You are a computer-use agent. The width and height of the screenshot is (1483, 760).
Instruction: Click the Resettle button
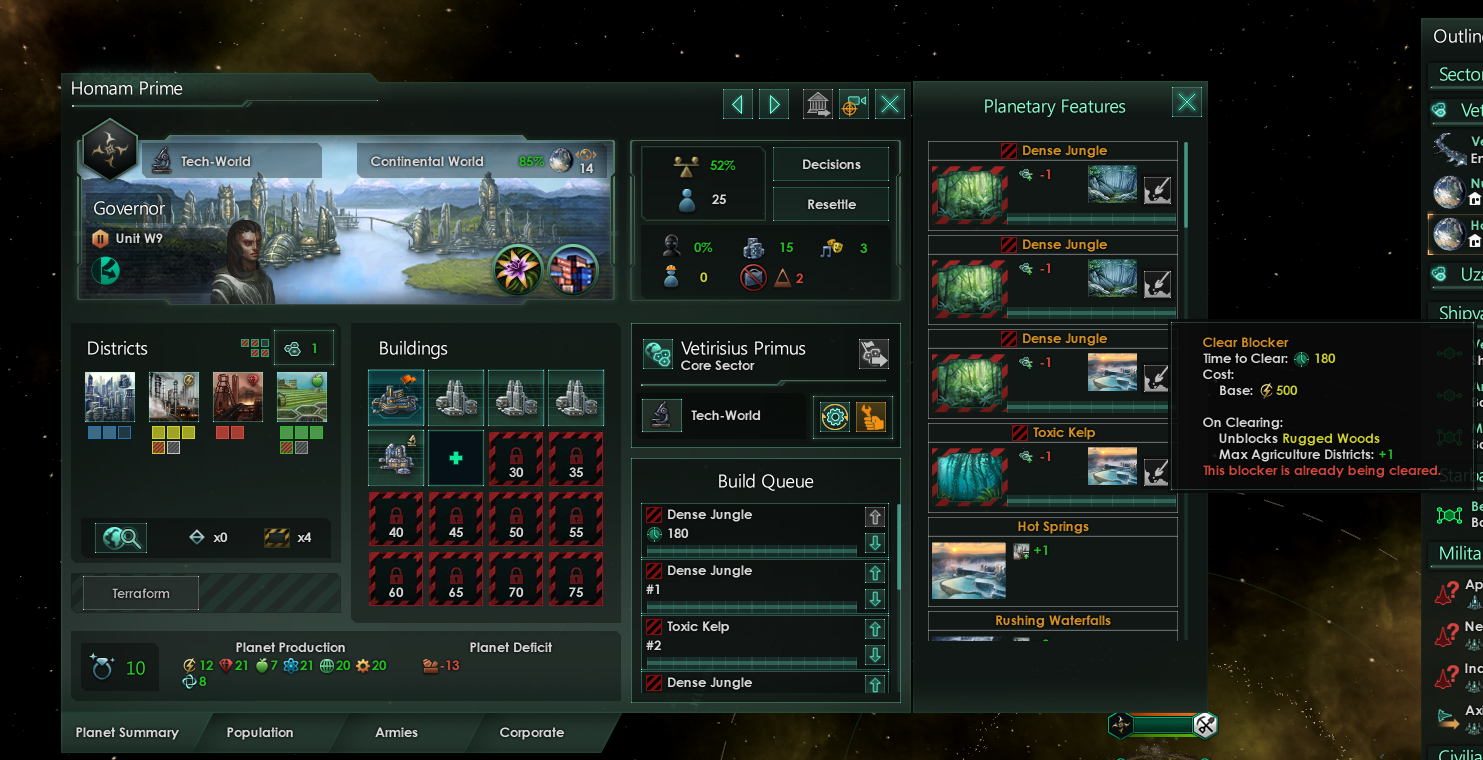click(x=831, y=204)
